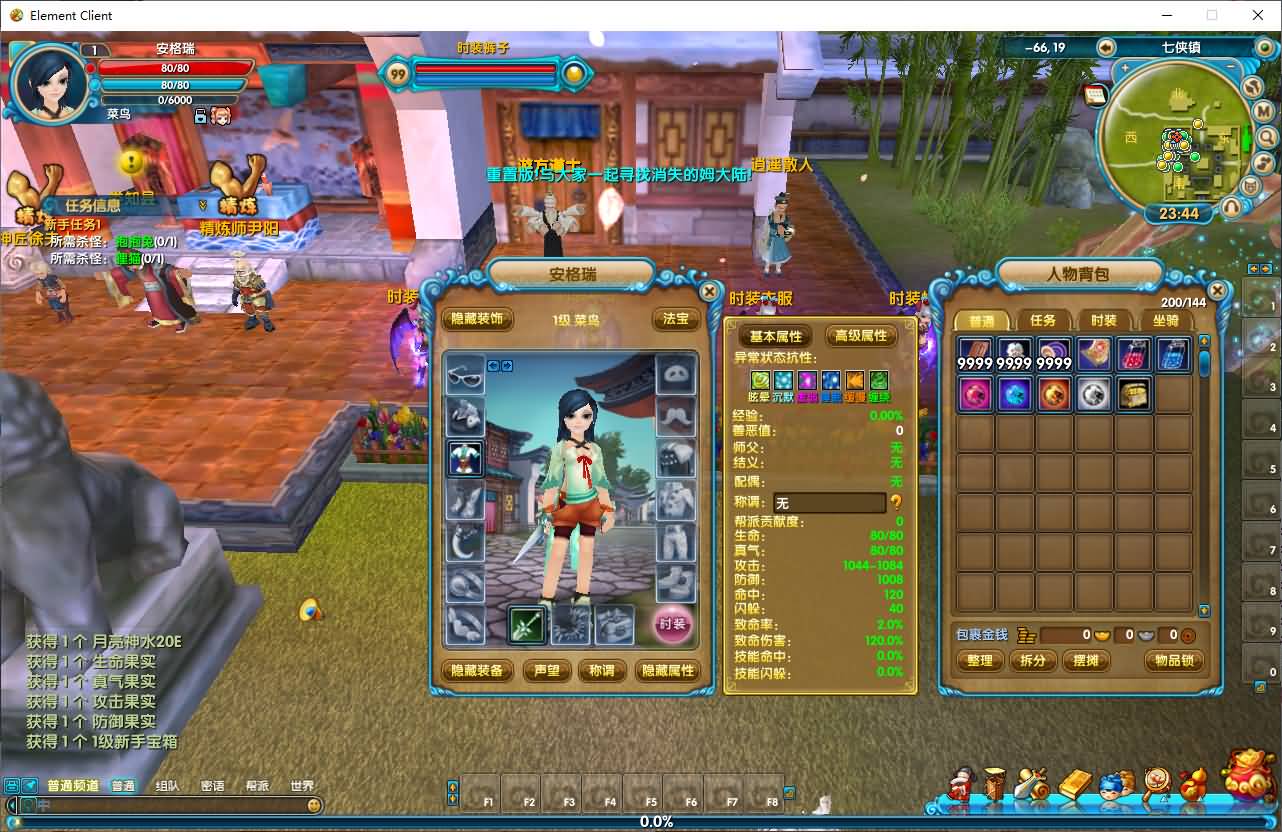
Task: Select the 基本属性 tab
Action: pyautogui.click(x=777, y=336)
